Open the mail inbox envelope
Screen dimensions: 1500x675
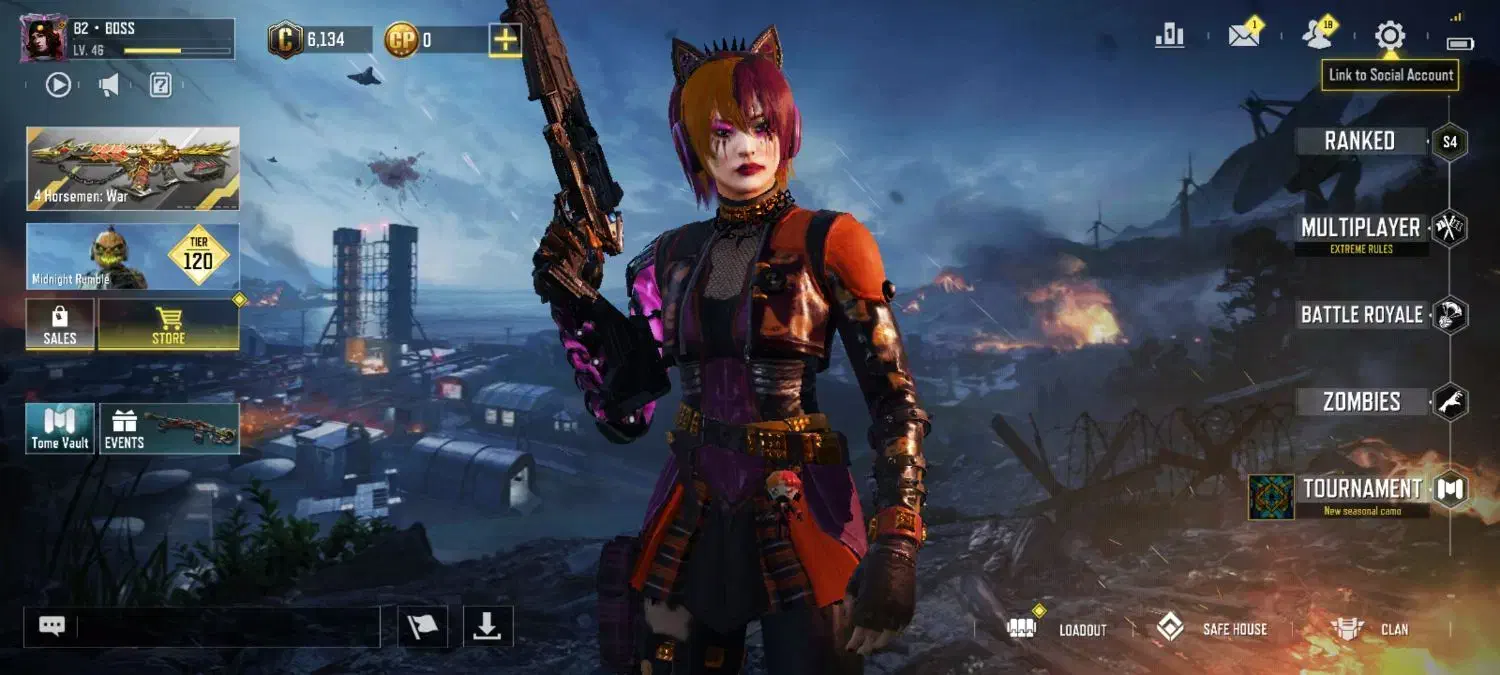tap(1243, 36)
